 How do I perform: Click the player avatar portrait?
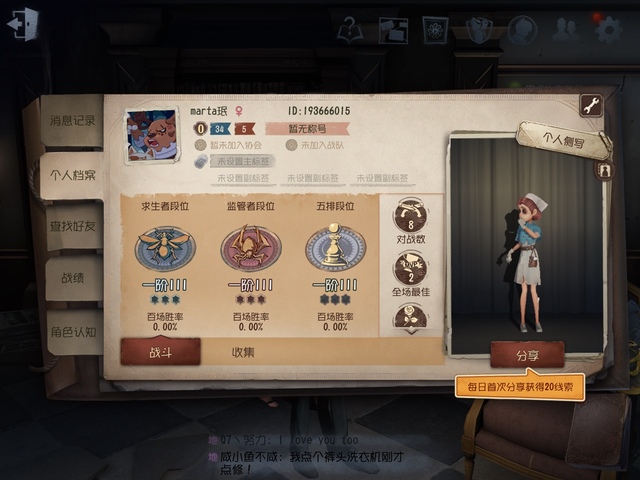pyautogui.click(x=151, y=134)
